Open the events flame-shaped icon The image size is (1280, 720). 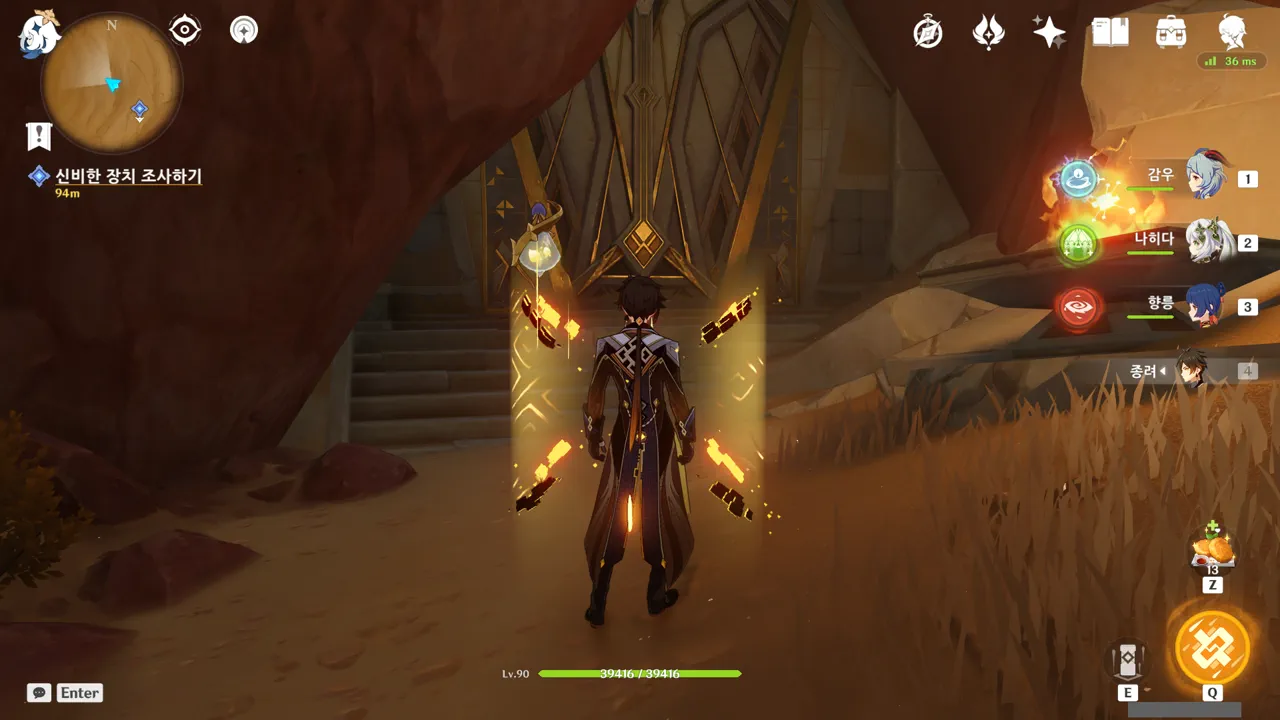click(988, 33)
